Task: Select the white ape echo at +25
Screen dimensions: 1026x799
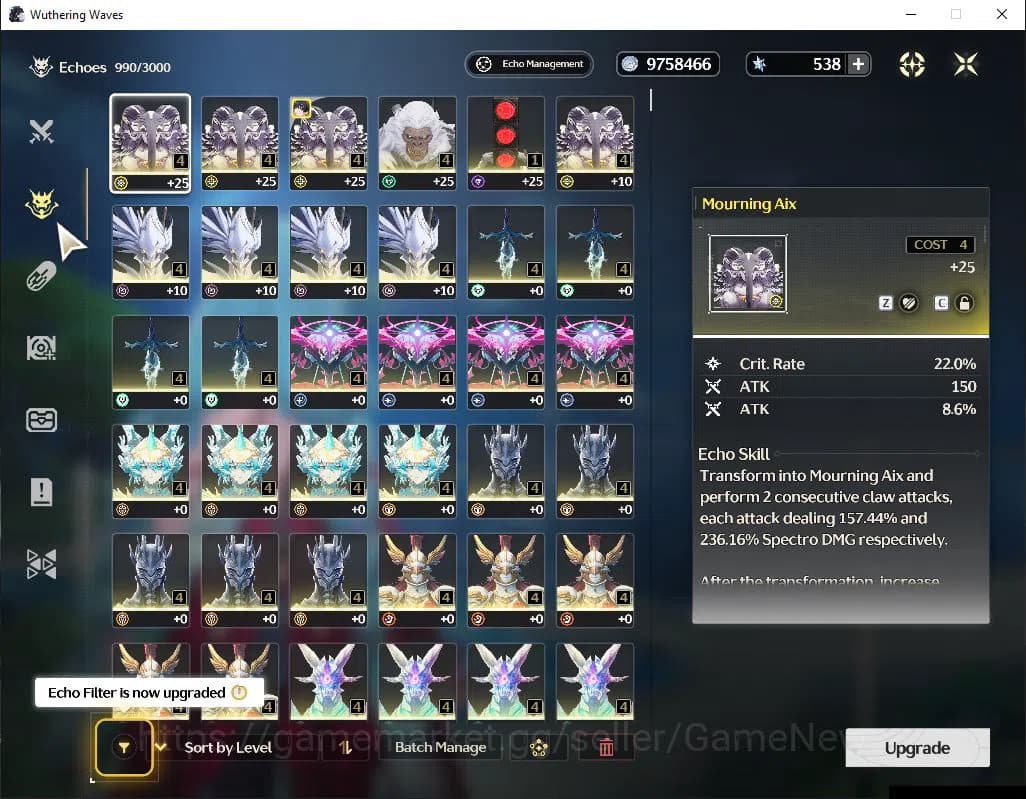Action: pos(417,141)
